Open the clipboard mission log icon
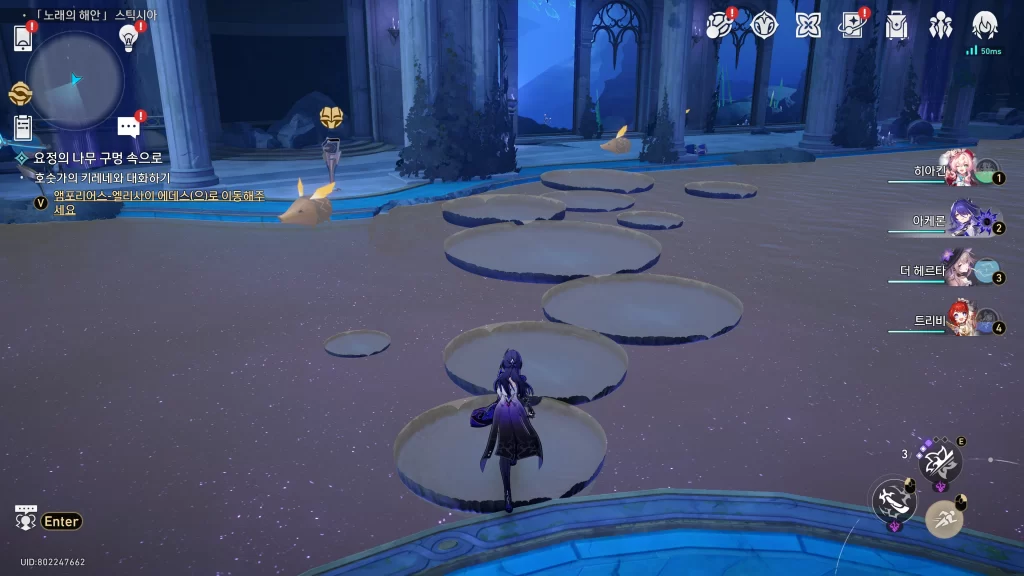Viewport: 1024px width, 576px height. [x=23, y=128]
